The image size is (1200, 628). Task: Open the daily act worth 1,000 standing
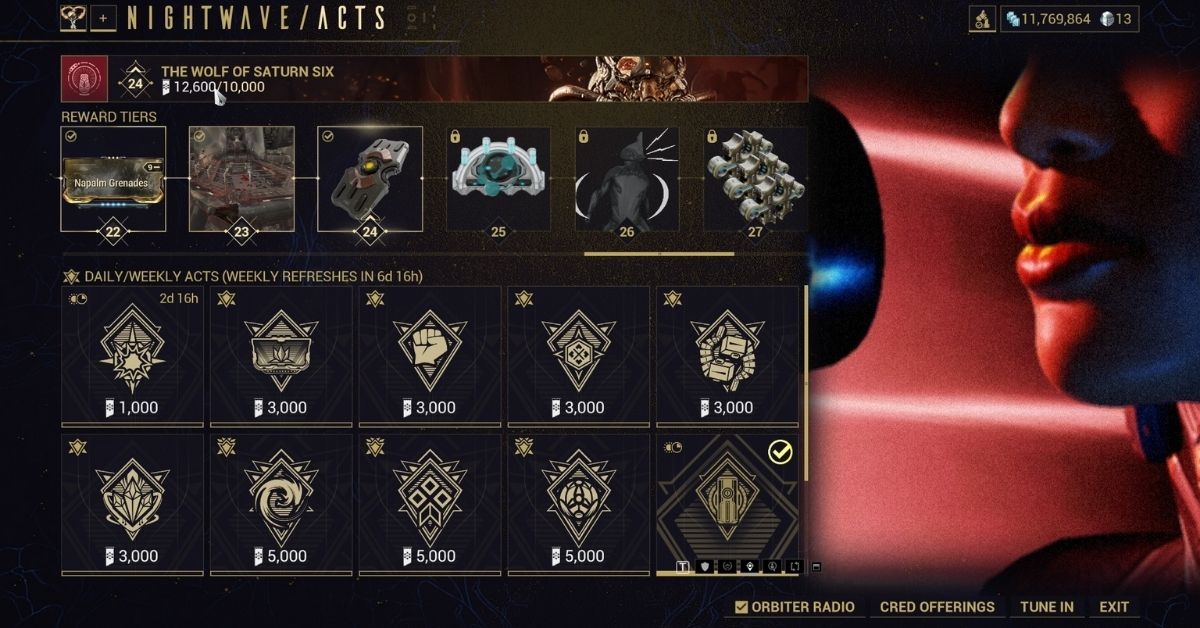[133, 355]
